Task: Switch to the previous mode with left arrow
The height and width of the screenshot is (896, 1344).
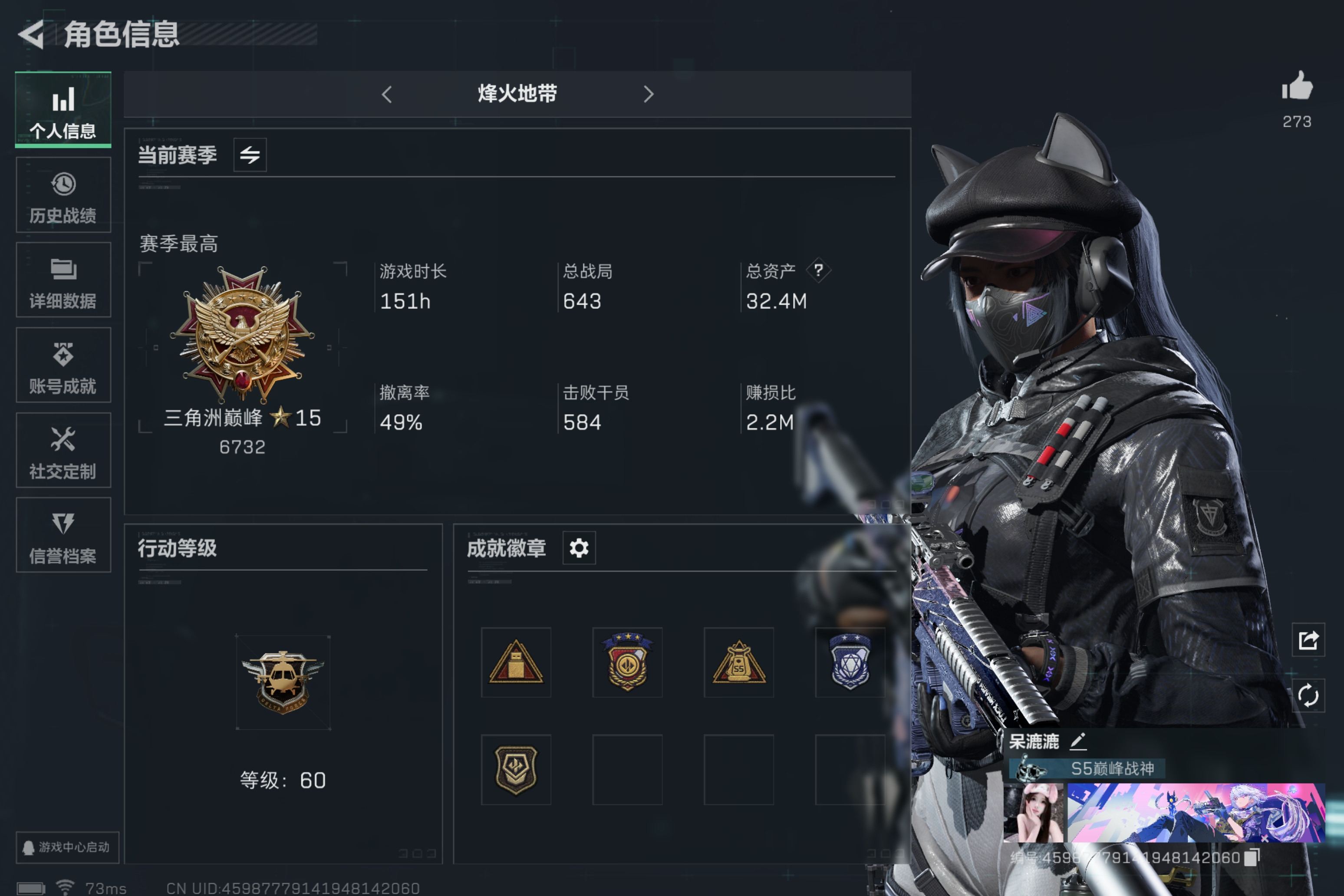Action: 387,94
